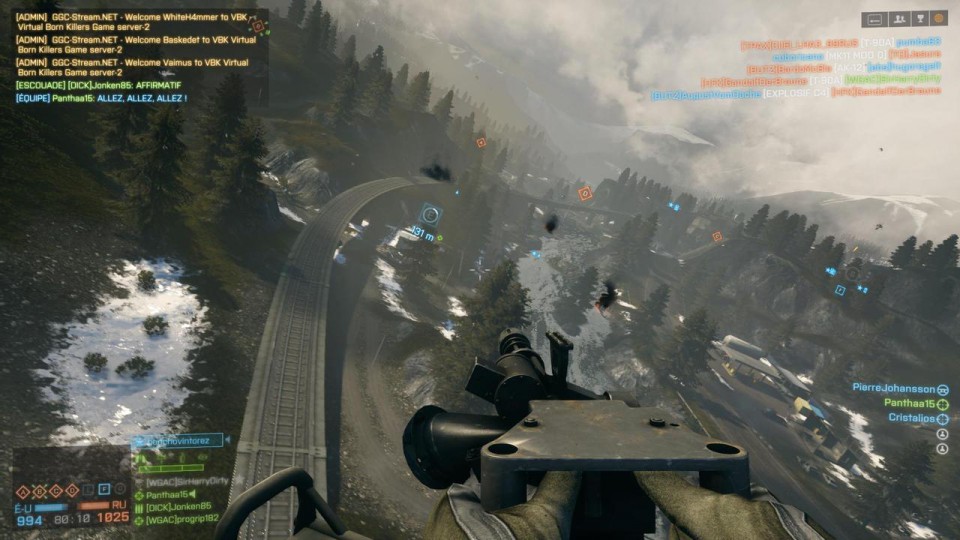
Task: Select squad member [WGAC]progrip182
Action: (x=180, y=520)
